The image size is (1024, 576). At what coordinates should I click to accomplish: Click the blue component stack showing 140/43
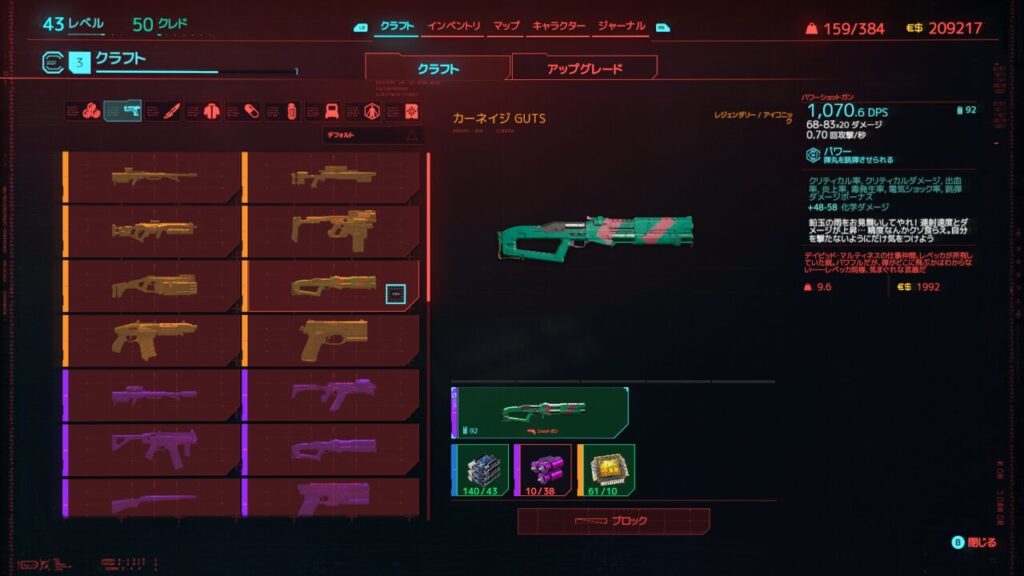pos(480,469)
